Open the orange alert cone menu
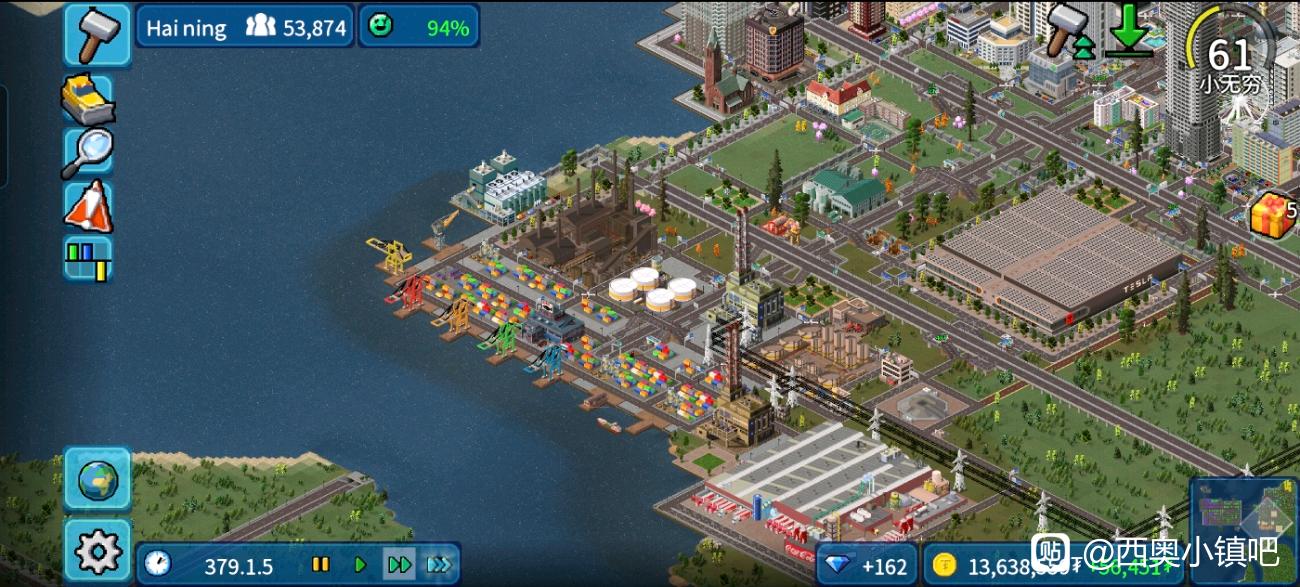Screen dimensions: 1300x587 [88, 206]
